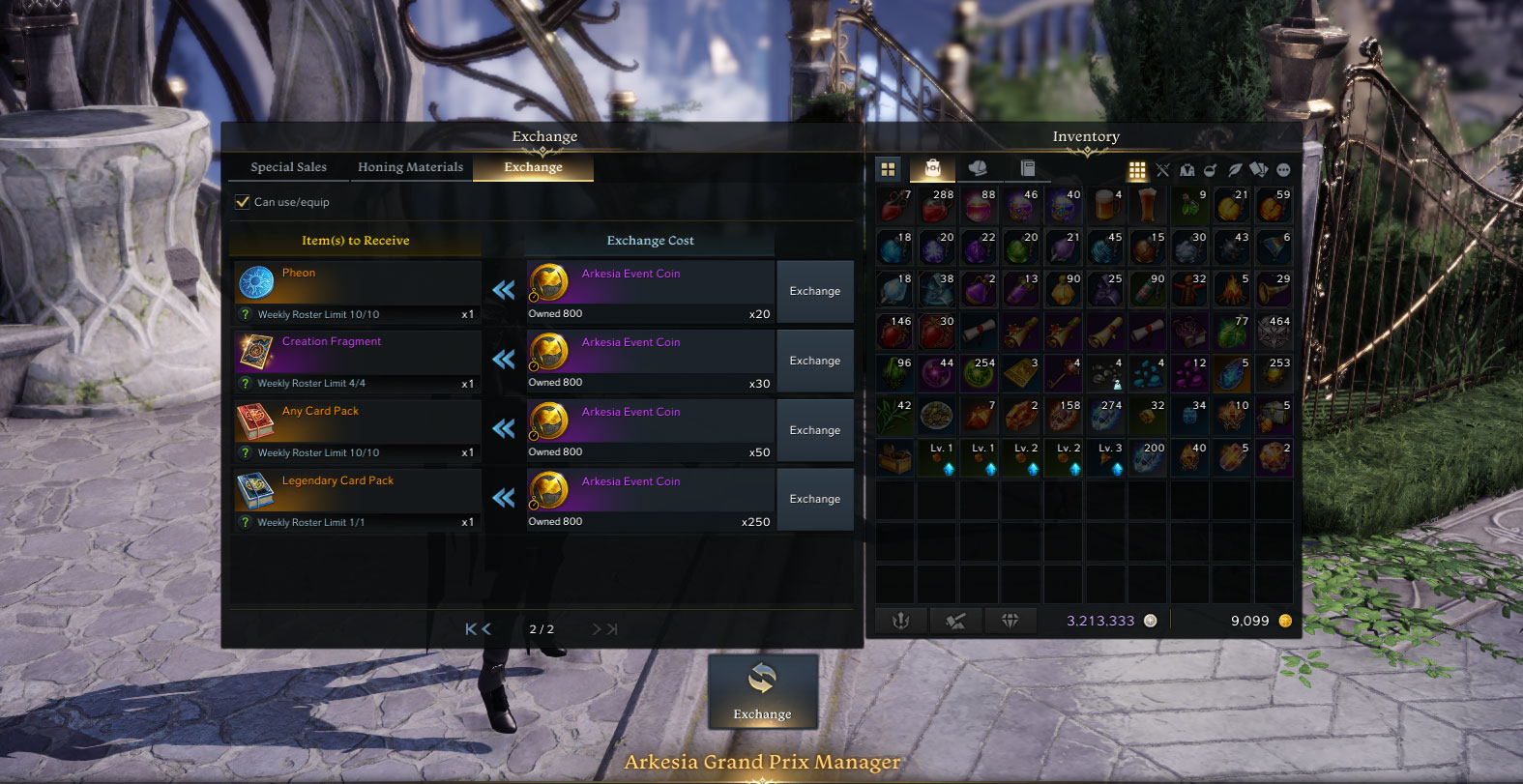Click the crossed swords combat items filter
The height and width of the screenshot is (784, 1523).
[x=1163, y=169]
